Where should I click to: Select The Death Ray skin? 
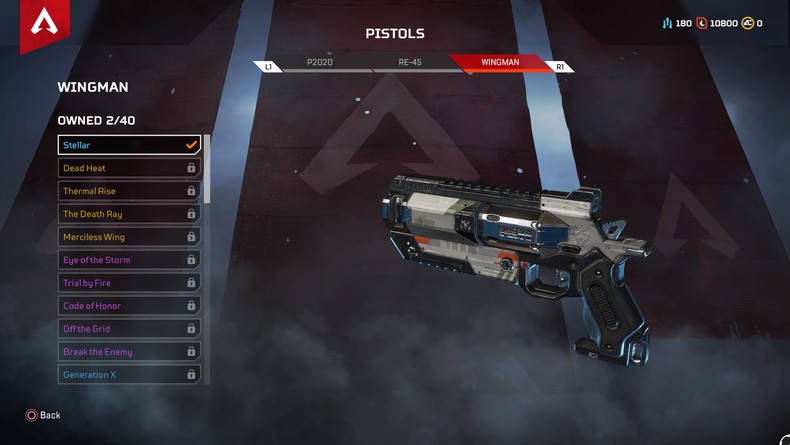[x=129, y=214]
